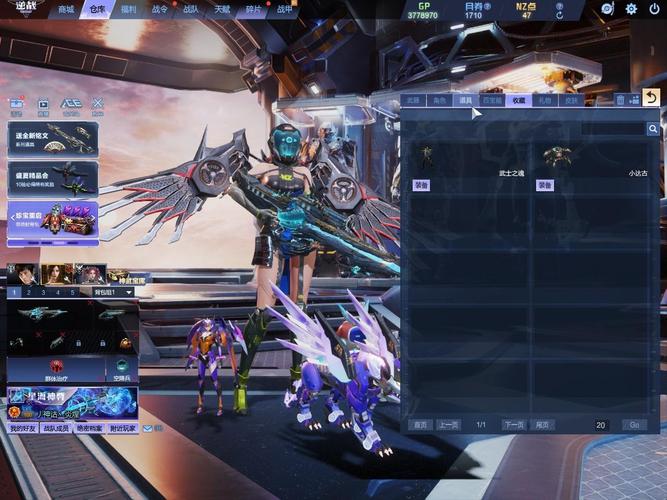Equip the 小达古 item
The width and height of the screenshot is (667, 500).
pyautogui.click(x=545, y=185)
